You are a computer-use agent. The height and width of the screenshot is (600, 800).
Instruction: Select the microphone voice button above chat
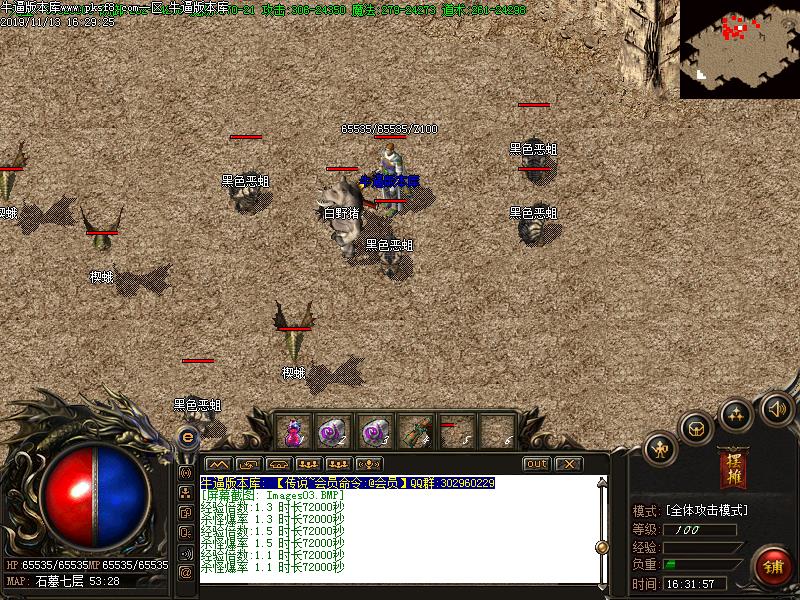370,464
